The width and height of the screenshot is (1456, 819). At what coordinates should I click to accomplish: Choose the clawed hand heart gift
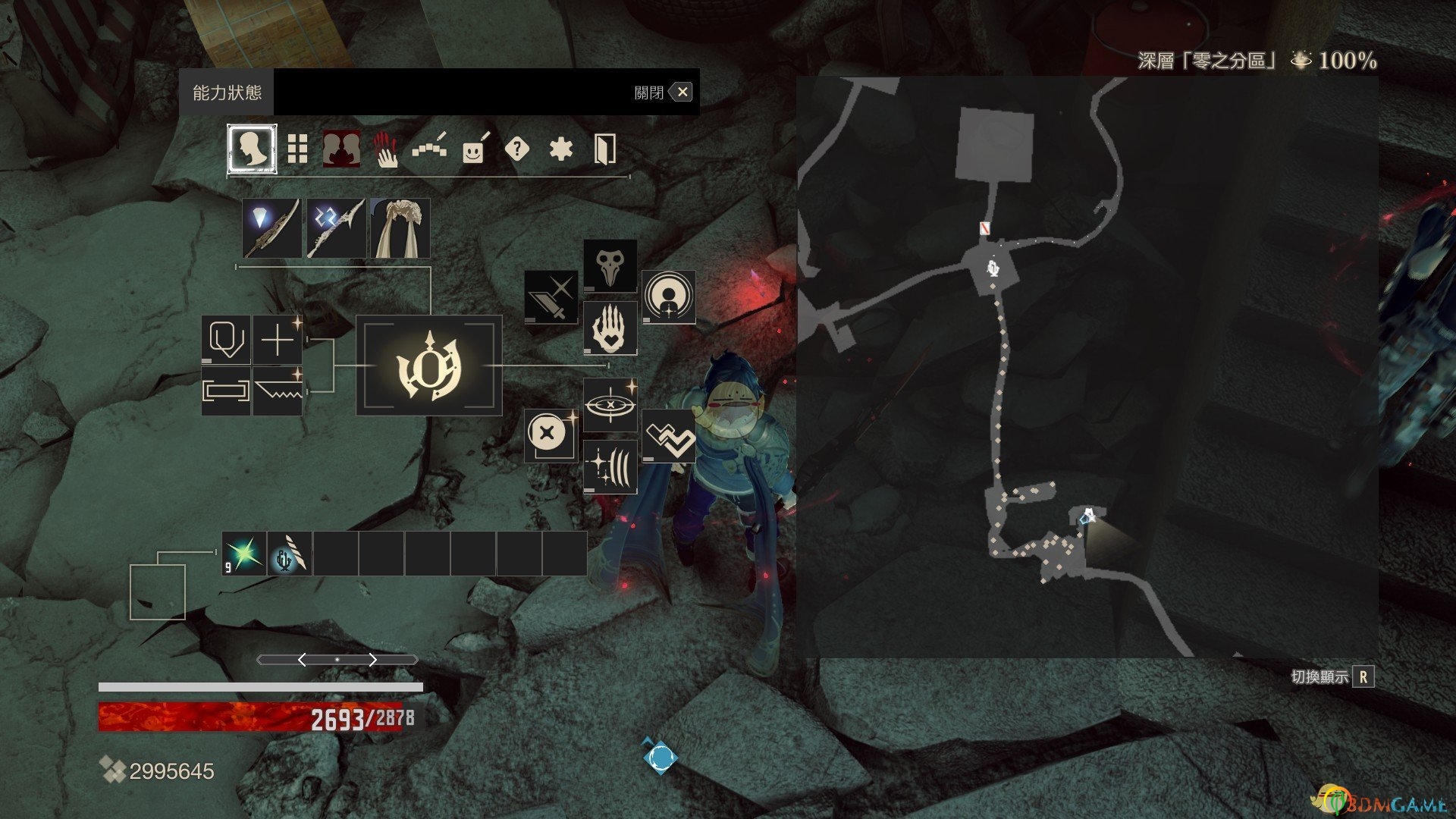[x=610, y=328]
